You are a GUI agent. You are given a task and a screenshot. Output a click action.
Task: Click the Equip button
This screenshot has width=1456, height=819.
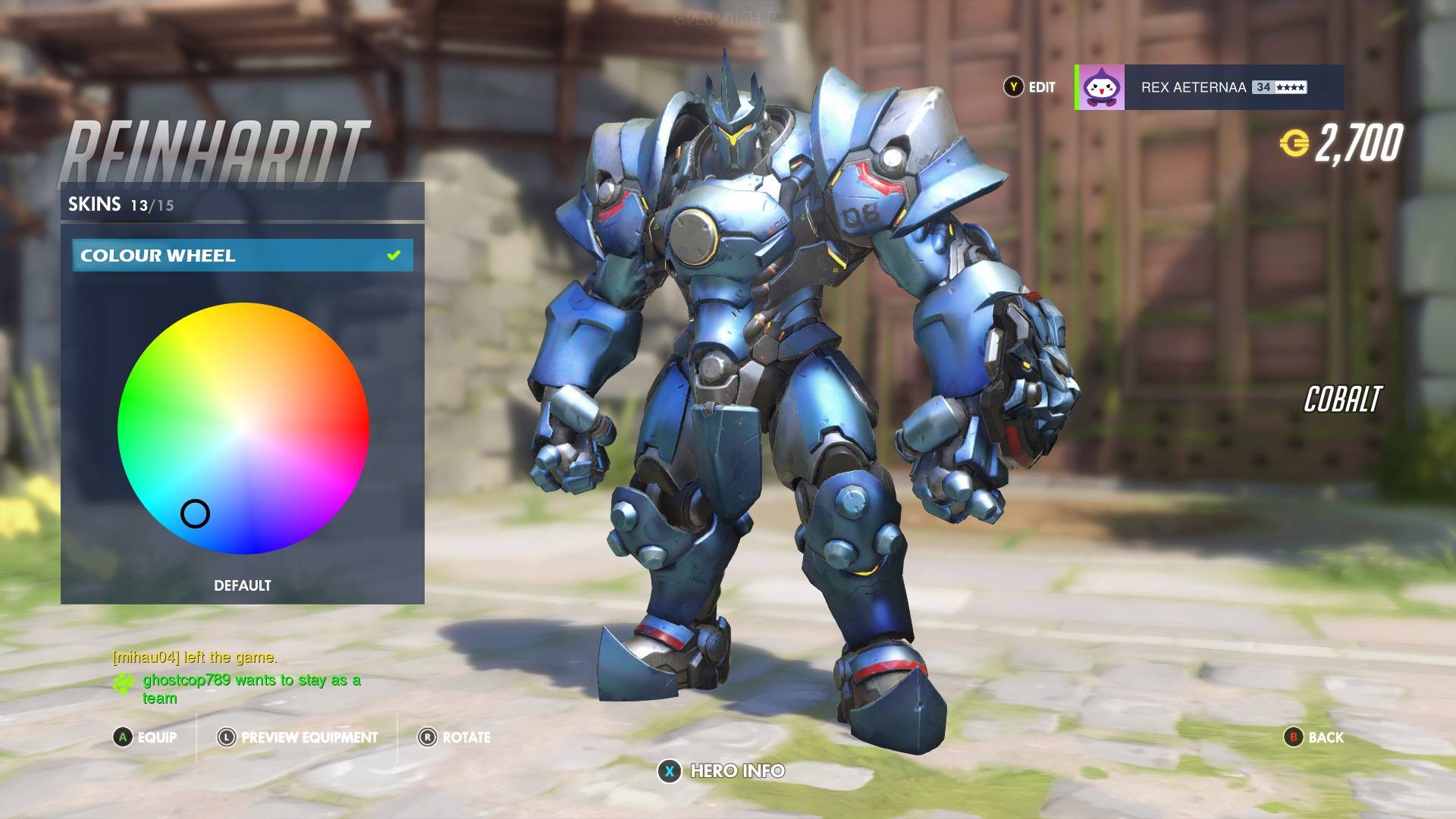[146, 737]
